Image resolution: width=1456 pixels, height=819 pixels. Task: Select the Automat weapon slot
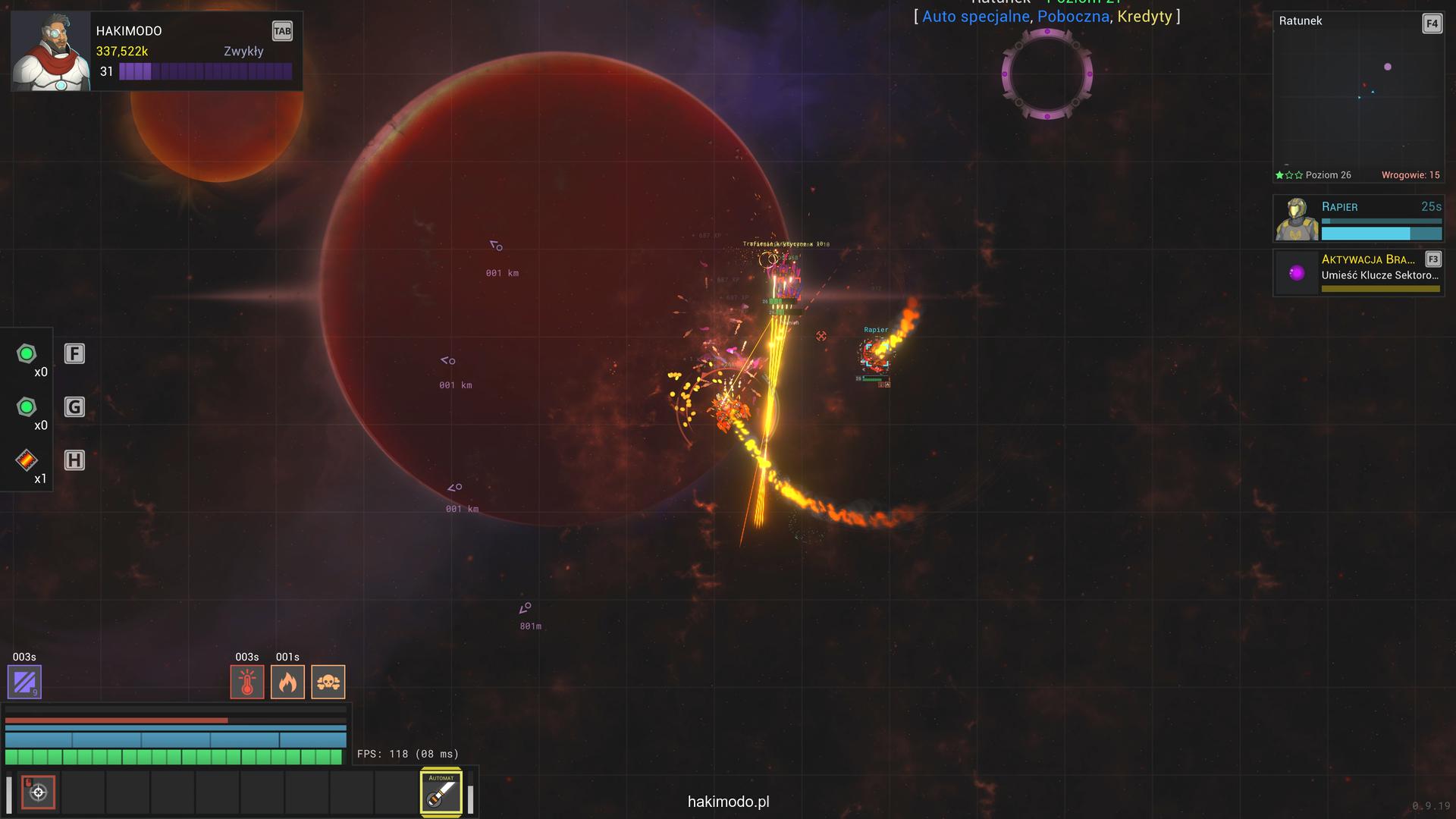point(441,793)
